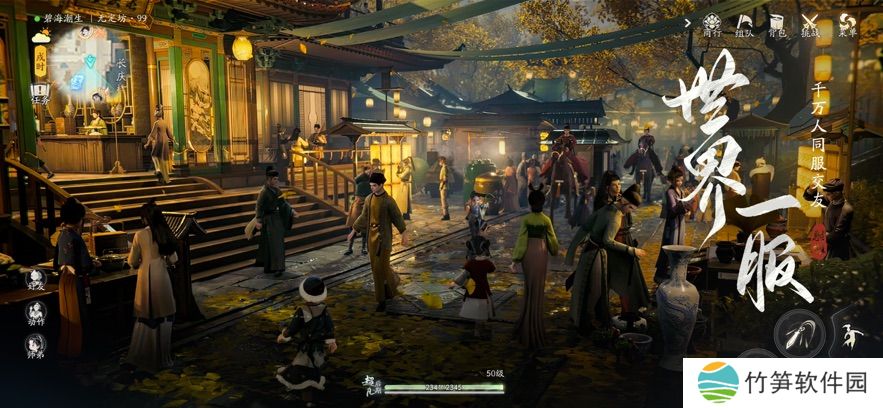Tap the weather cloud icon
The image size is (883, 408).
(x=41, y=37)
